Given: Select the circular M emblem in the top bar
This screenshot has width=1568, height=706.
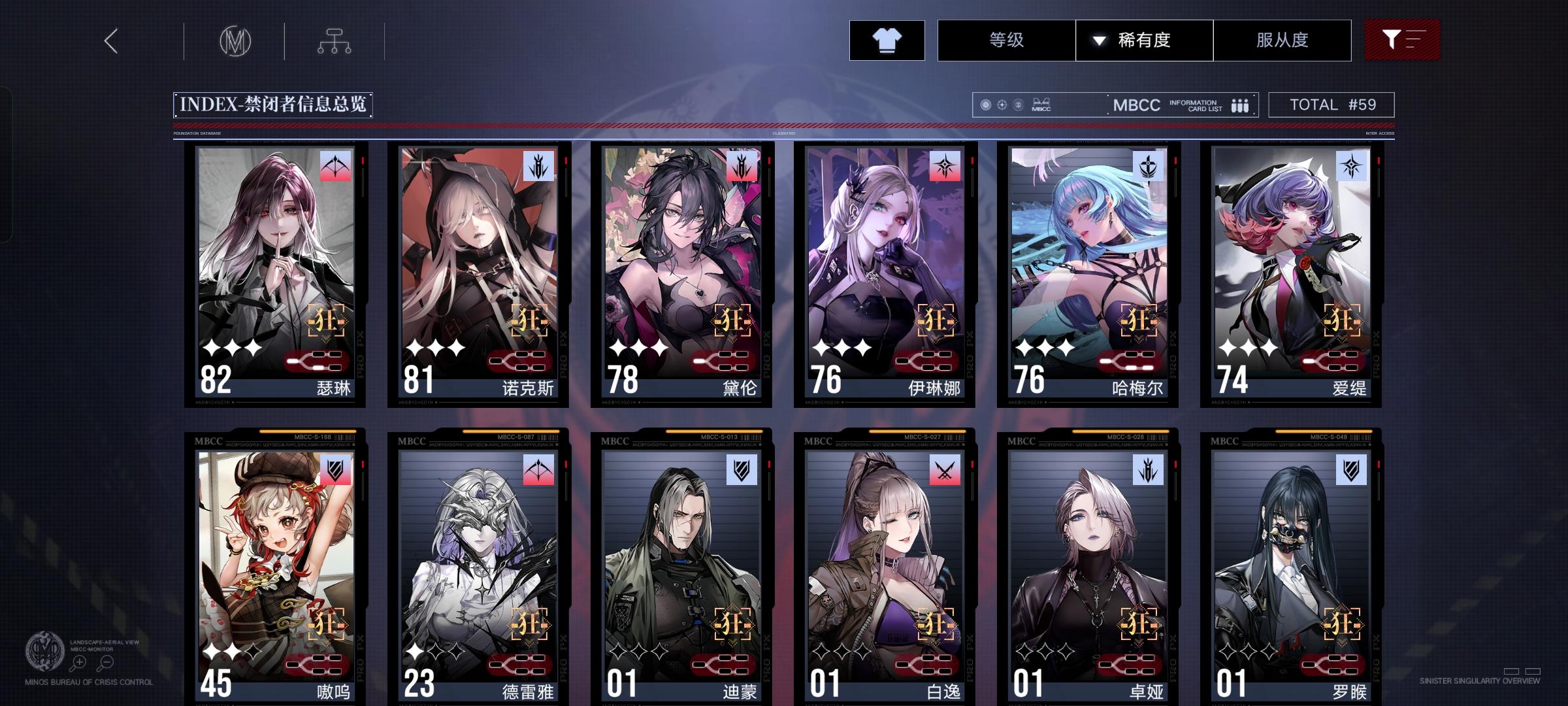Looking at the screenshot, I should [237, 41].
